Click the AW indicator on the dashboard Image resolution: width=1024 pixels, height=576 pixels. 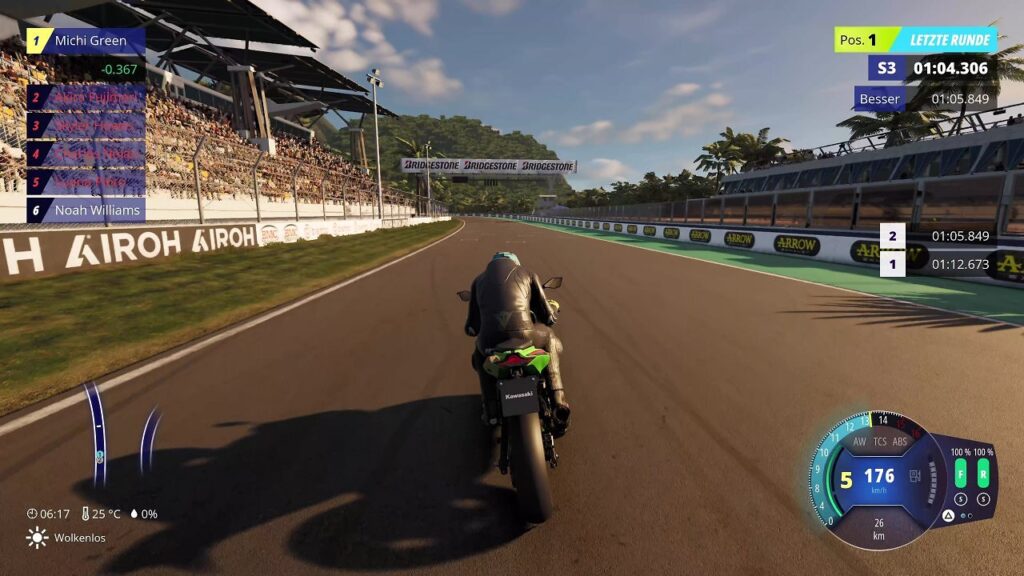(x=859, y=441)
